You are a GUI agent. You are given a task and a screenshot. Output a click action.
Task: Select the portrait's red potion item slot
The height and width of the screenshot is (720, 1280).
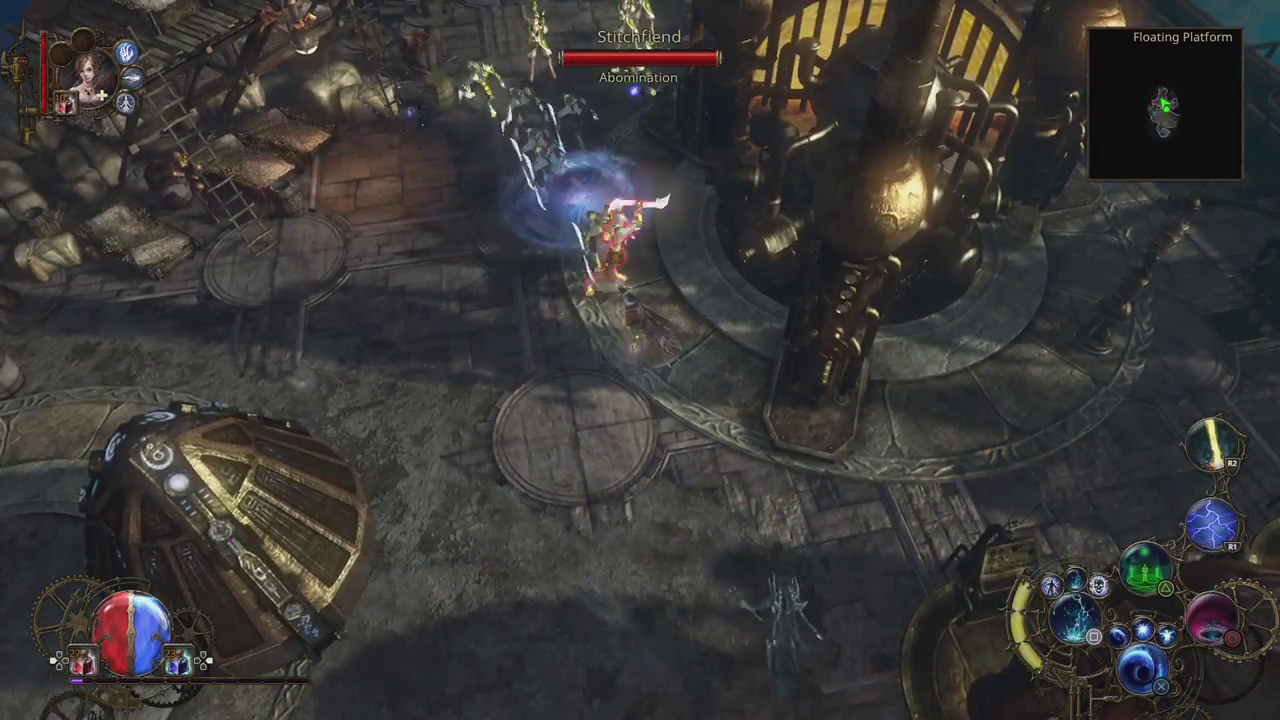[x=65, y=103]
